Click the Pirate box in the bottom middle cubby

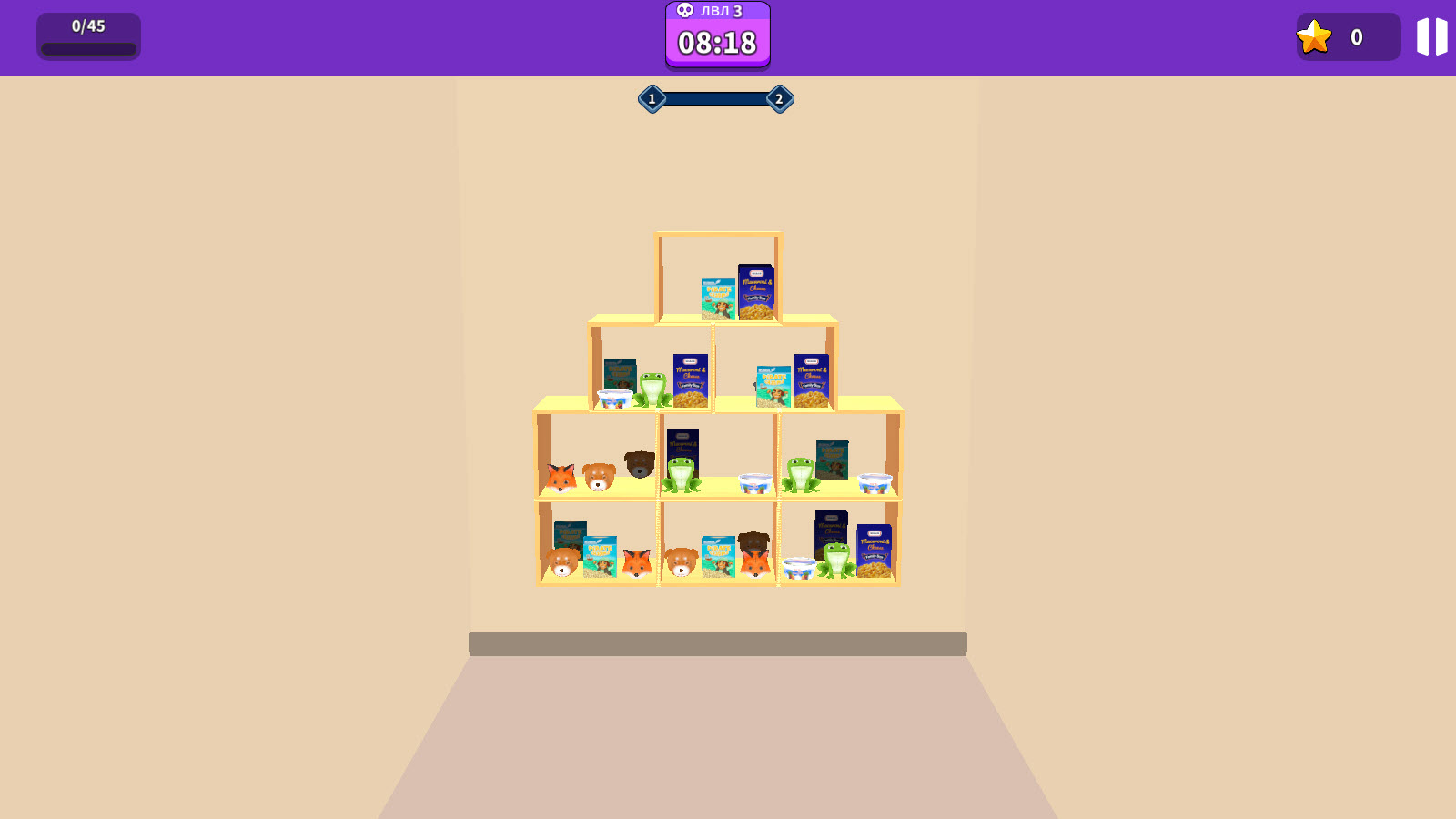coord(719,556)
